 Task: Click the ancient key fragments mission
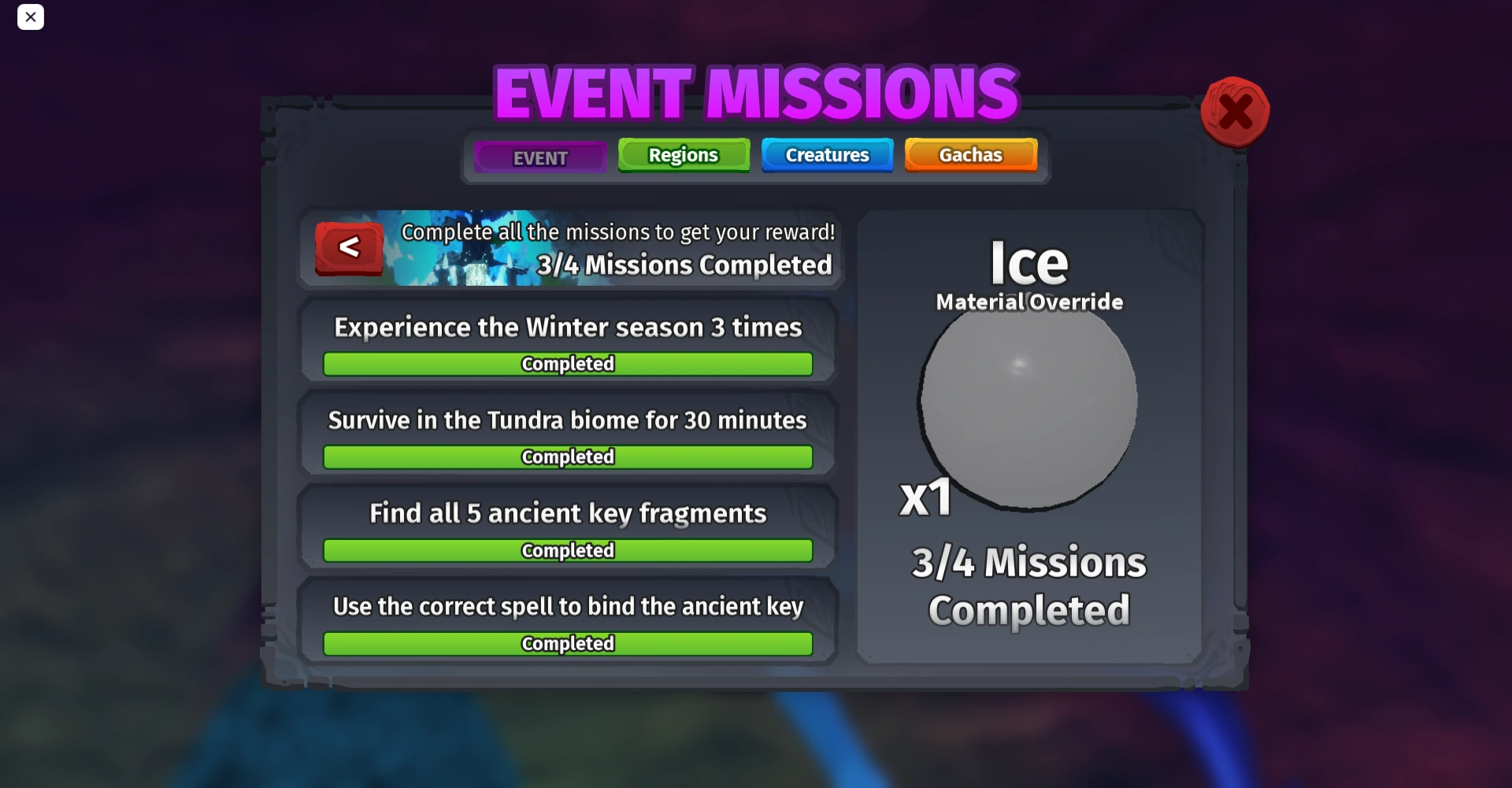pyautogui.click(x=567, y=512)
